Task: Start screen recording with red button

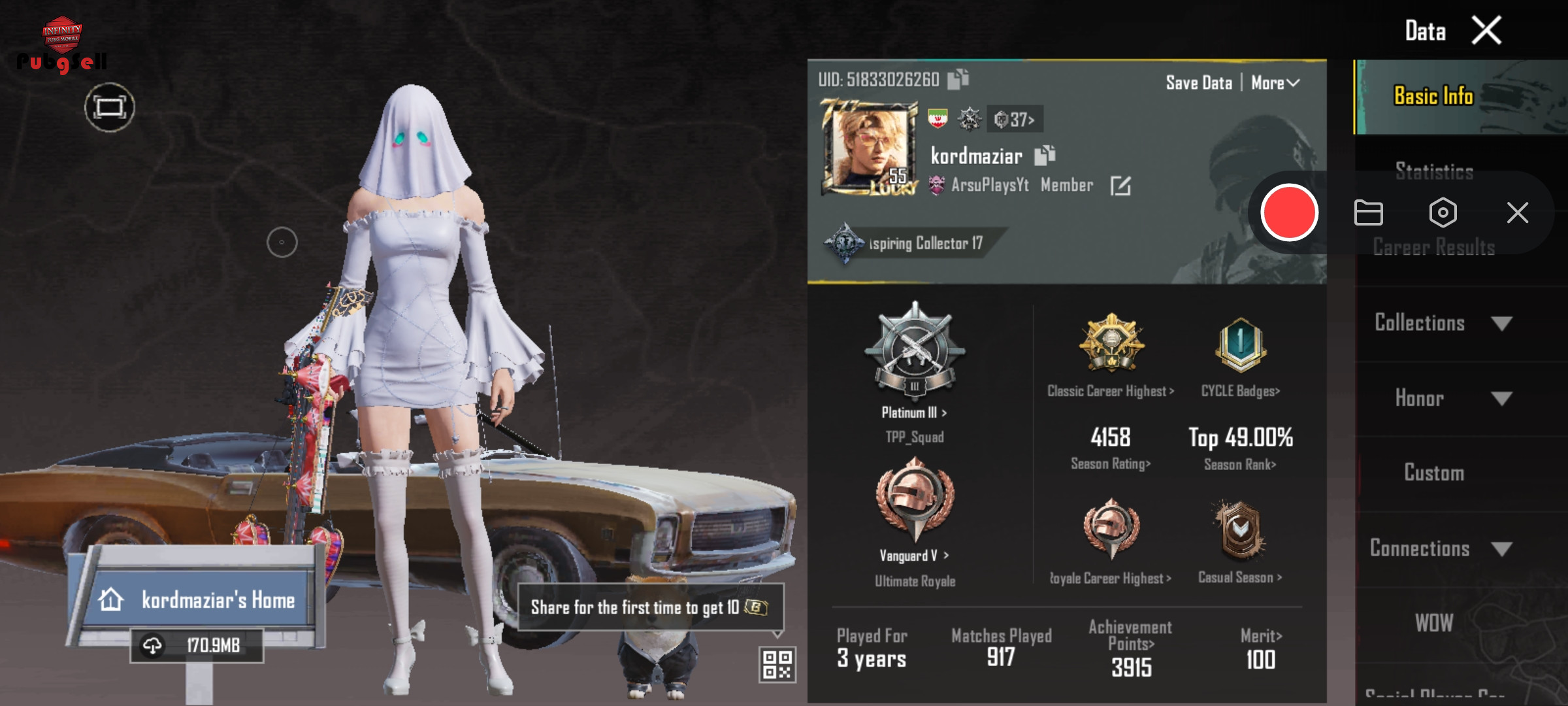Action: (x=1289, y=212)
